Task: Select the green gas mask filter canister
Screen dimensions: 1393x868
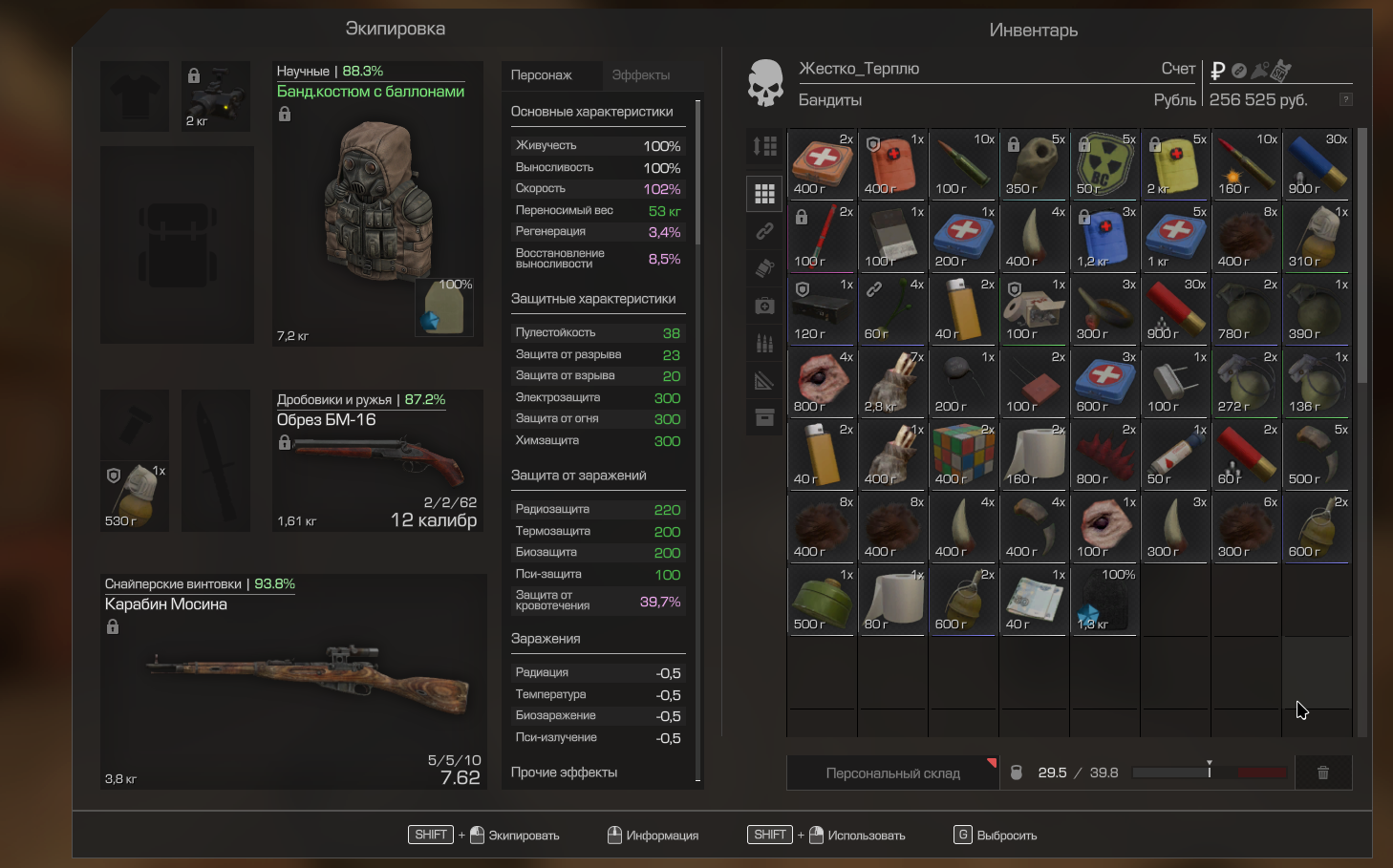Action: coord(821,601)
